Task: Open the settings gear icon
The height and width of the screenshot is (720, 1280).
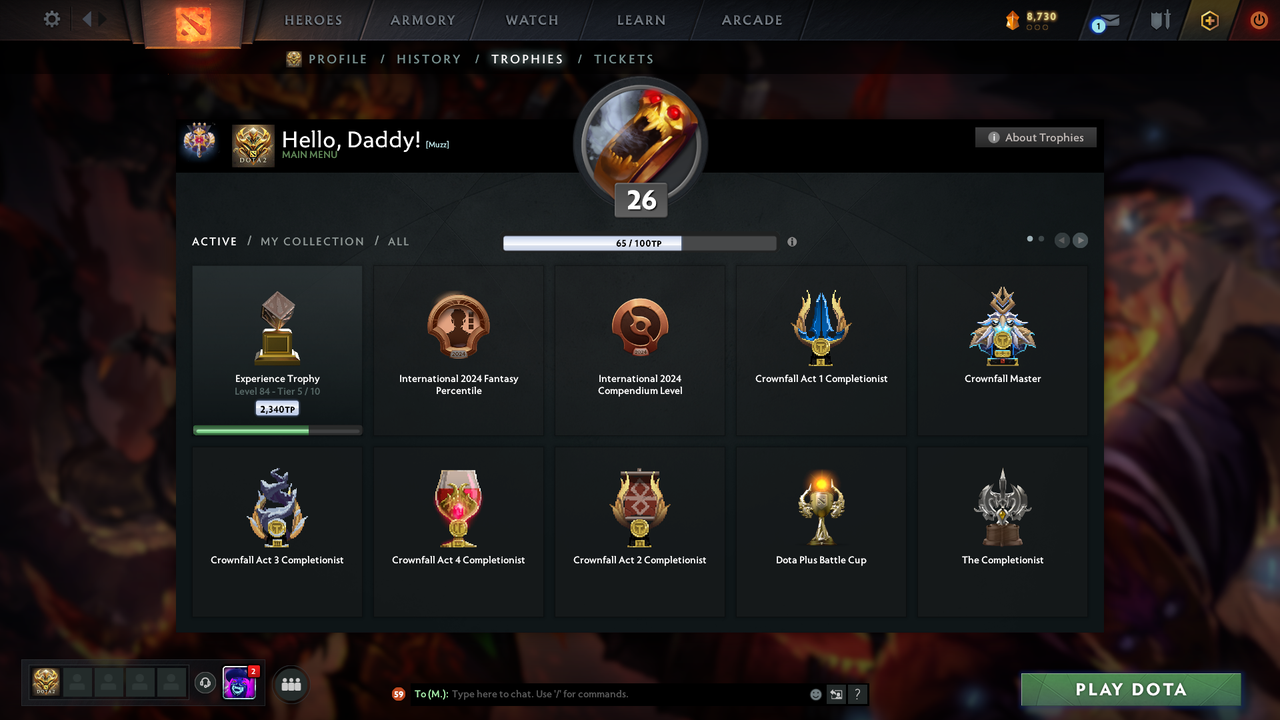Action: 52,18
